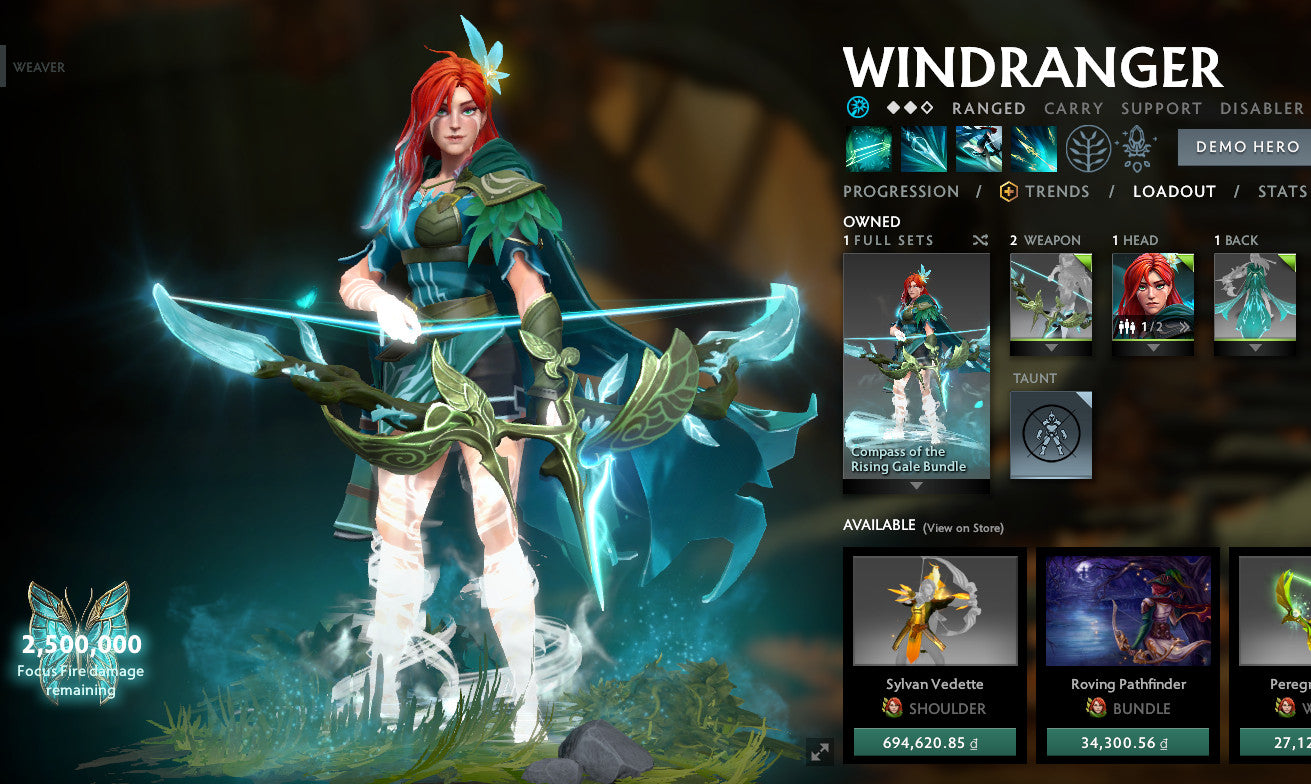The width and height of the screenshot is (1311, 784).
Task: Click the Dota Plus icon beside Trends
Action: pyautogui.click(x=1008, y=190)
